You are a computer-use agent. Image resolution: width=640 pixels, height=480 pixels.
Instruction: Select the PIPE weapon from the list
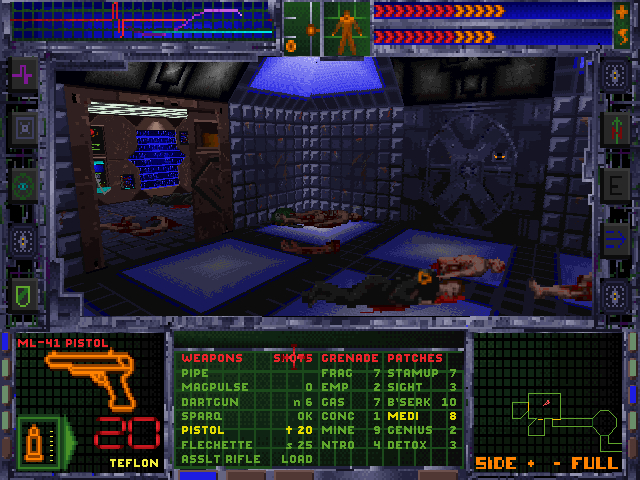coord(195,373)
